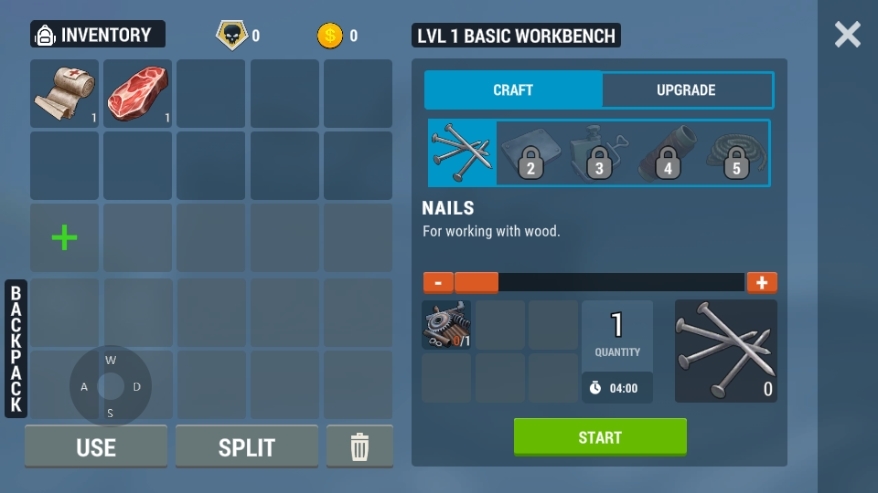Tap the green plus to expand inventory
This screenshot has height=493, width=878.
pos(64,238)
